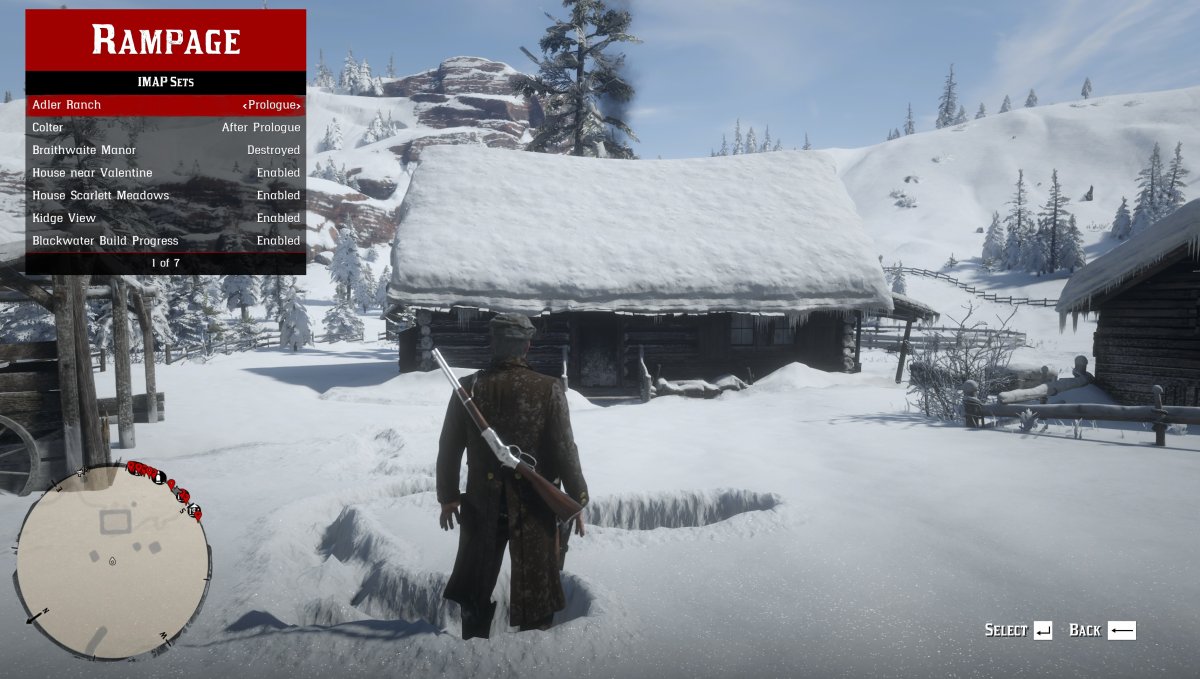The width and height of the screenshot is (1200, 679).
Task: Toggle the Ridge View entry
Action: (x=165, y=218)
